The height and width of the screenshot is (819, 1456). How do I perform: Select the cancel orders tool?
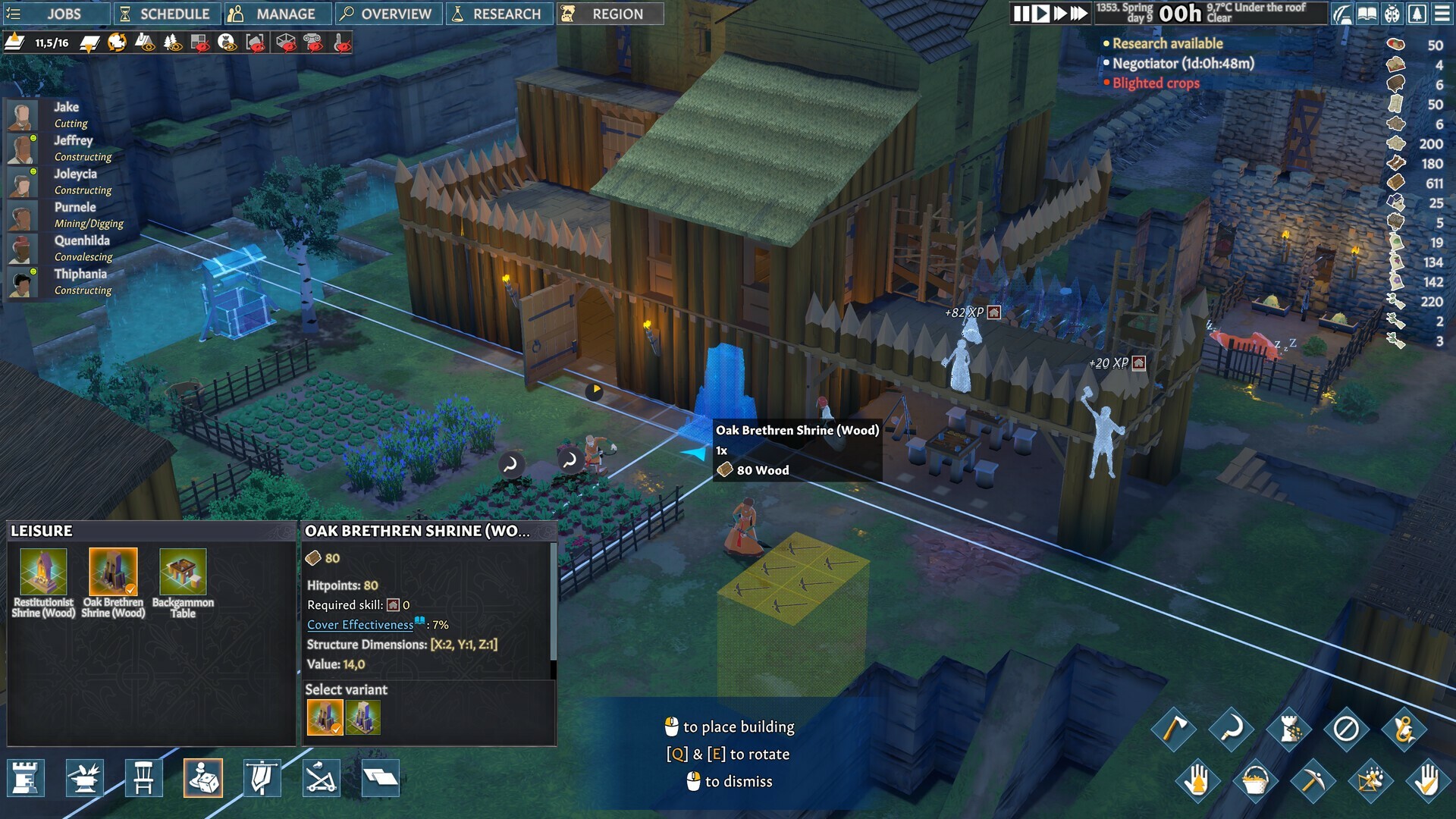(x=1345, y=729)
